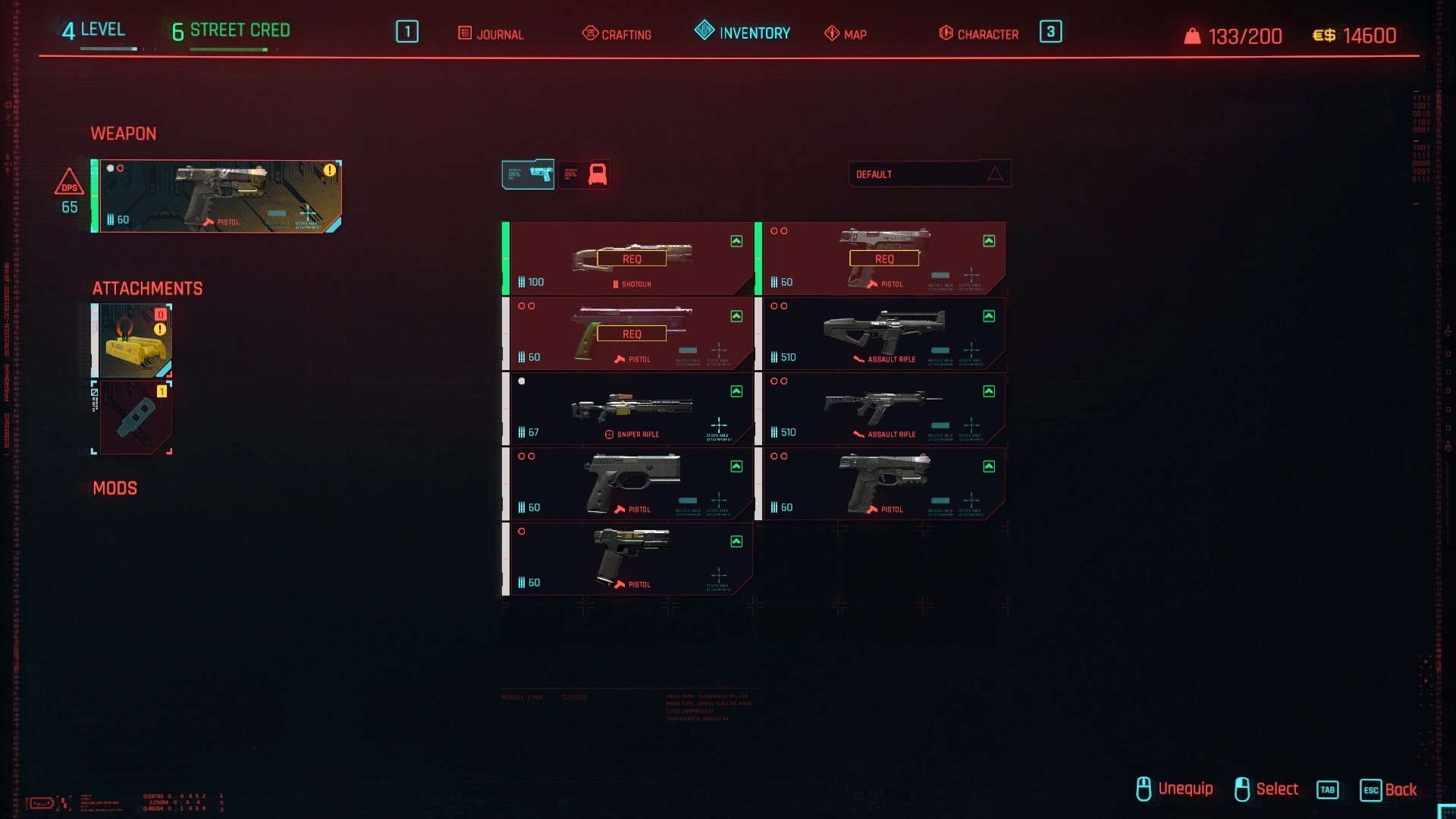Pick the shotgun from the weapon list
The image size is (1456, 819).
(631, 259)
